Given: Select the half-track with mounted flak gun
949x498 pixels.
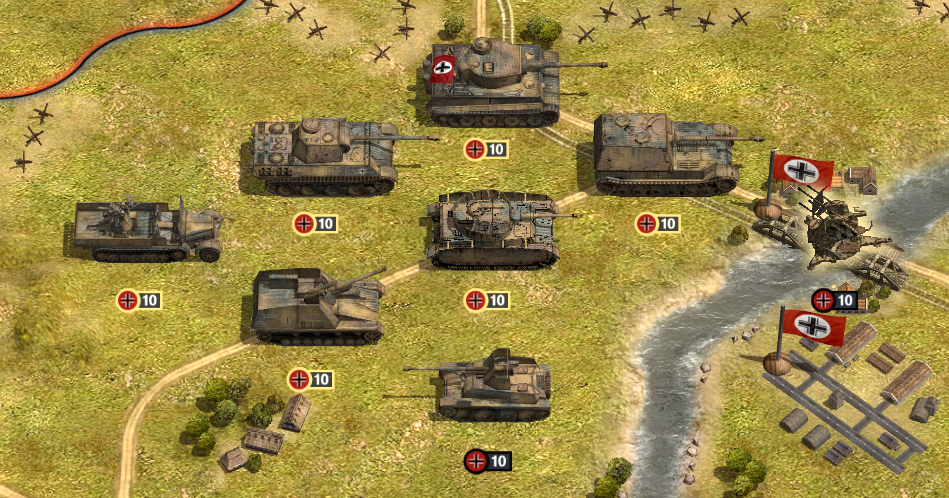Looking at the screenshot, I should coord(145,231).
